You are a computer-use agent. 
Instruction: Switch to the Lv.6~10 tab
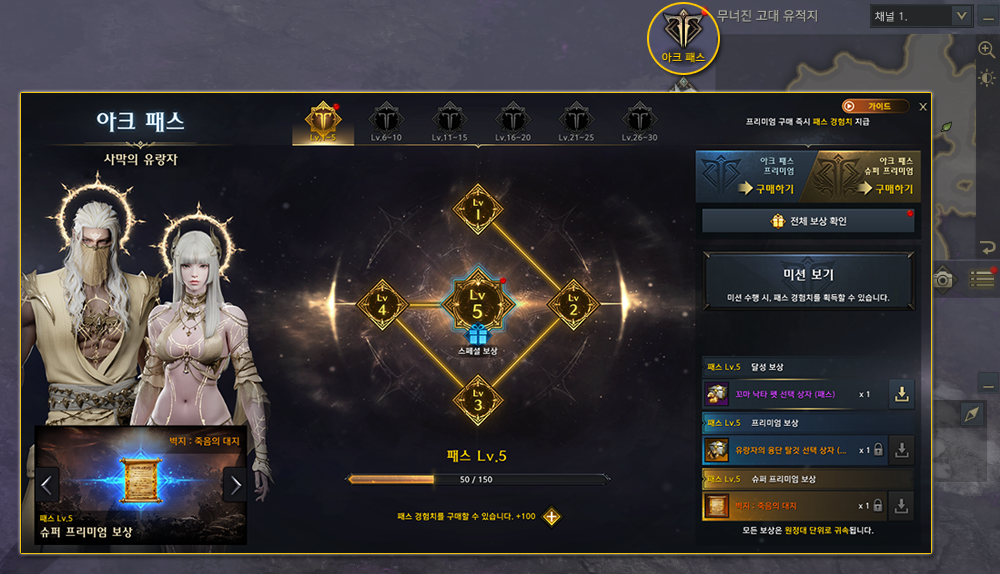(x=385, y=121)
